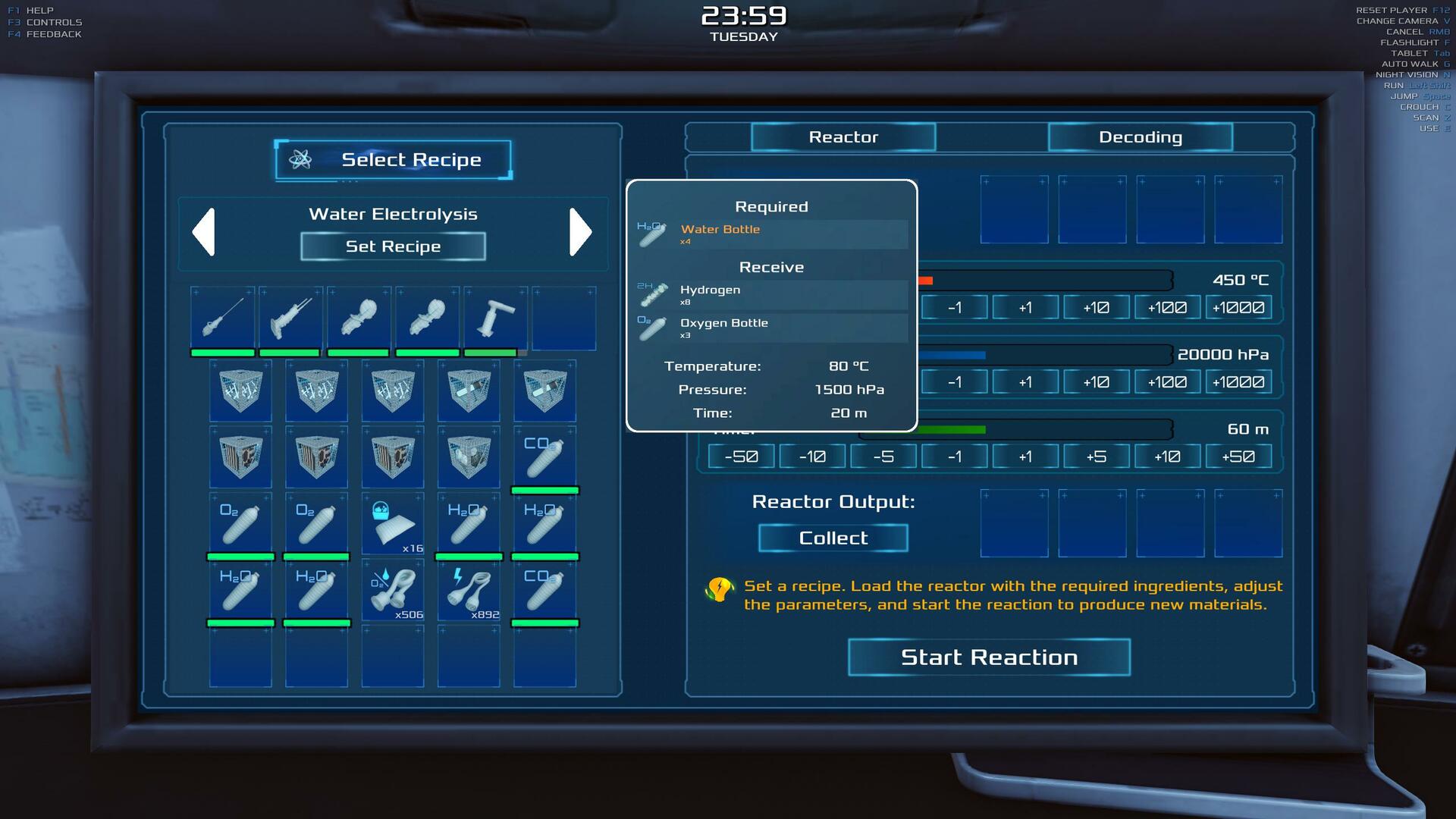The image size is (1456, 819).
Task: Select the x506 oxygen-water hose item
Action: pos(393,591)
